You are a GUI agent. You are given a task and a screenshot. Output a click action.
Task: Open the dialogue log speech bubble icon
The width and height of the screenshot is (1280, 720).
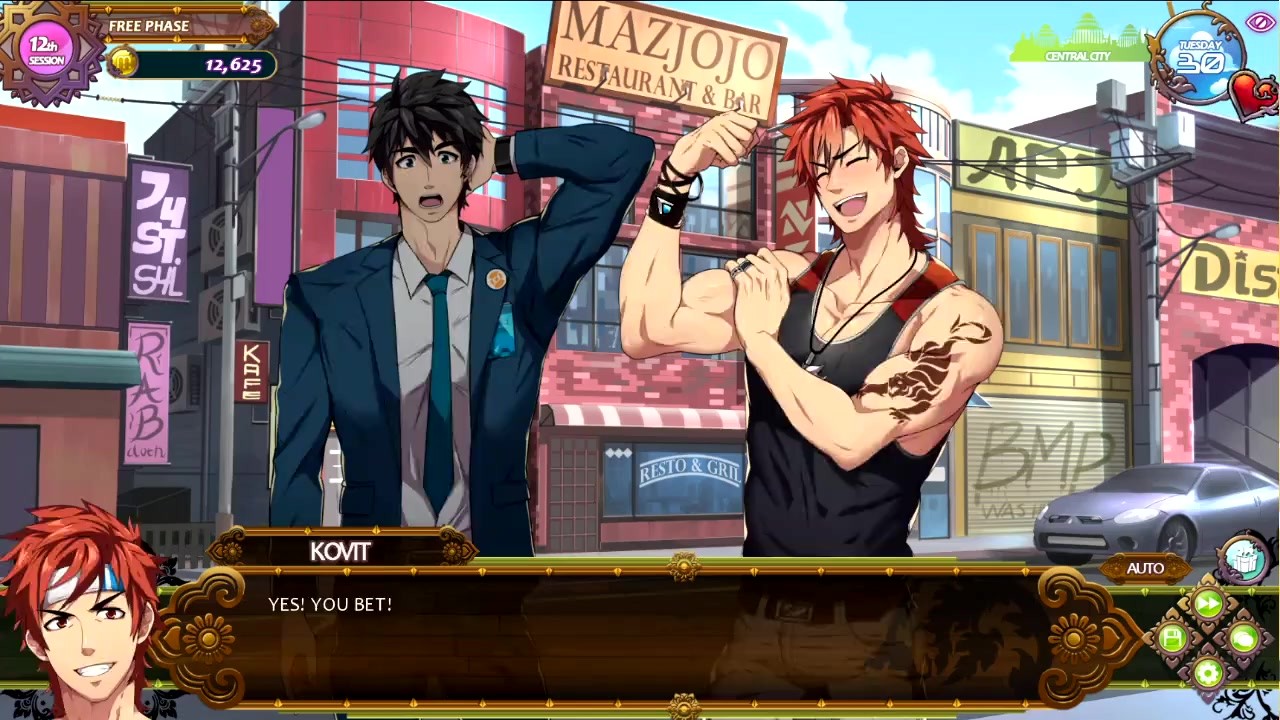(x=1243, y=637)
